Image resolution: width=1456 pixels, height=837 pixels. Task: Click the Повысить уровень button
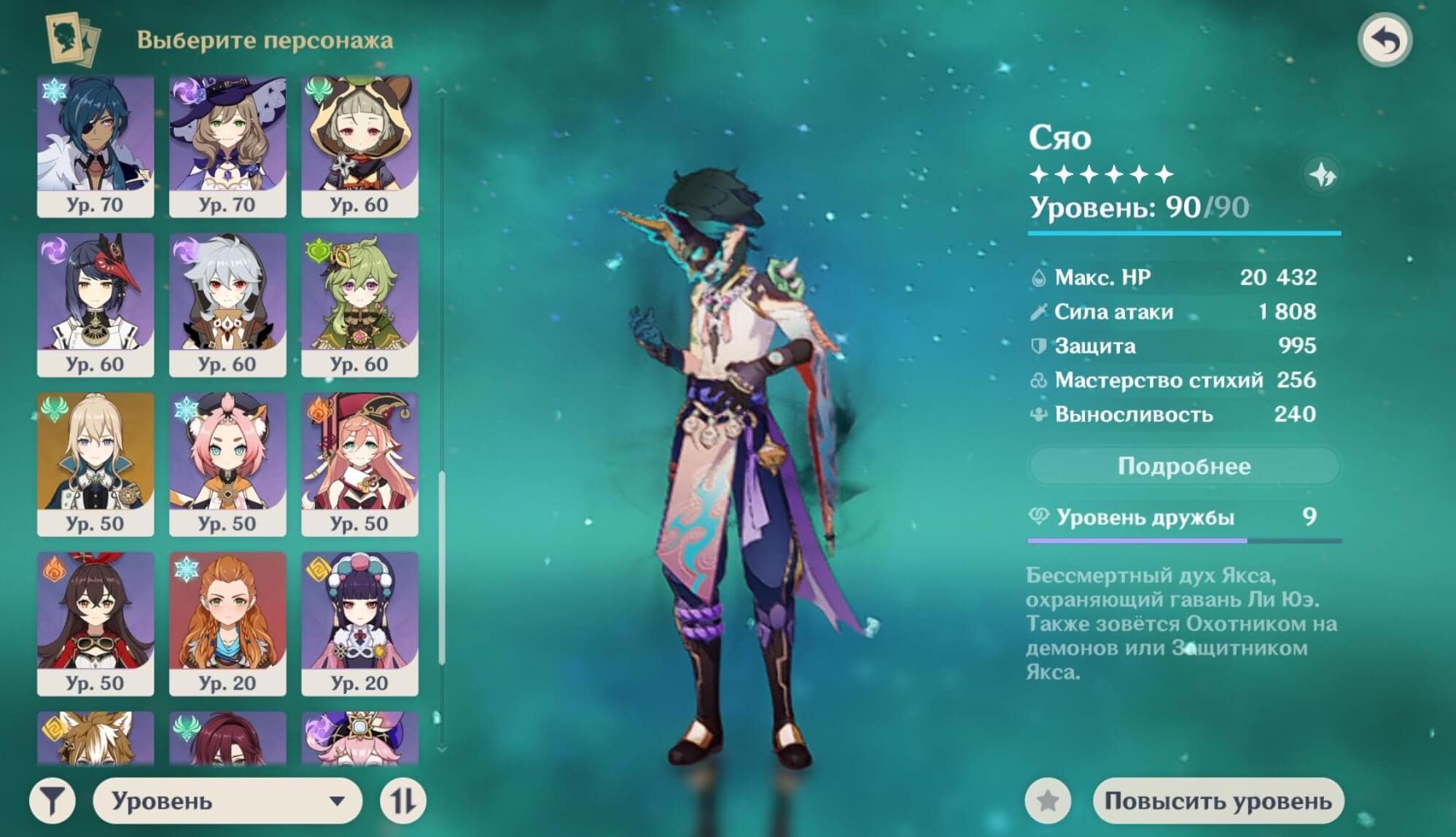coord(1218,801)
